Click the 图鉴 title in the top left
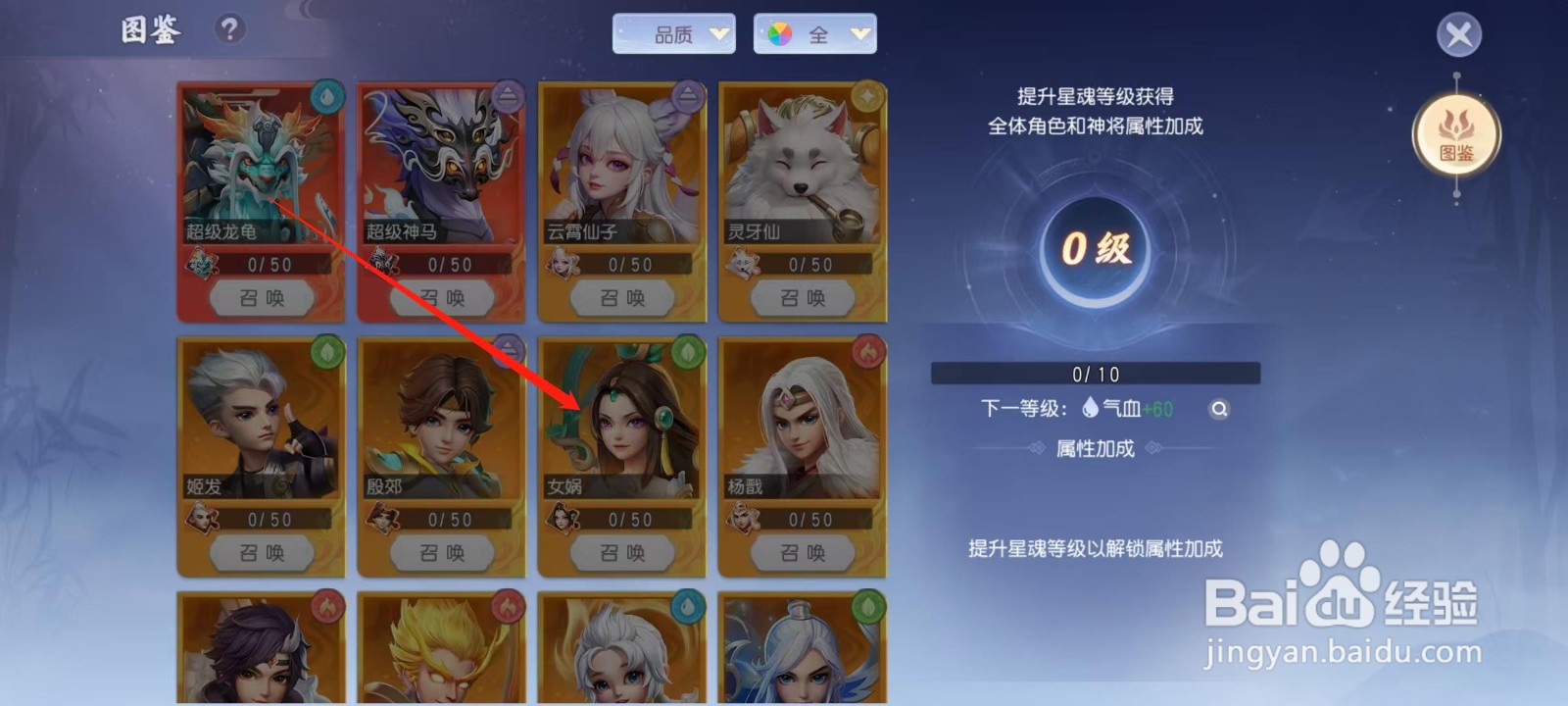The image size is (1568, 706). pyautogui.click(x=152, y=30)
